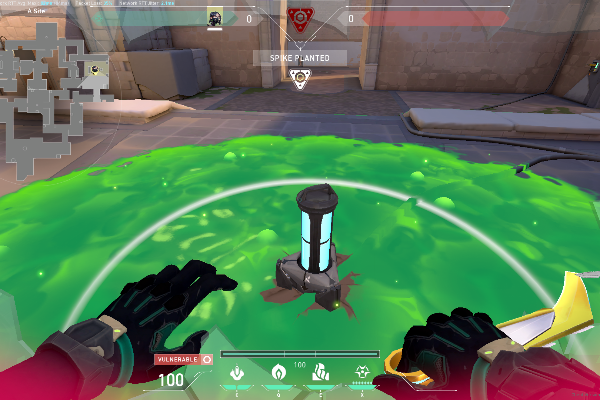Screen dimensions: 600x400
Task: Activate the Poison Cloud ability icon
Action: point(279,373)
